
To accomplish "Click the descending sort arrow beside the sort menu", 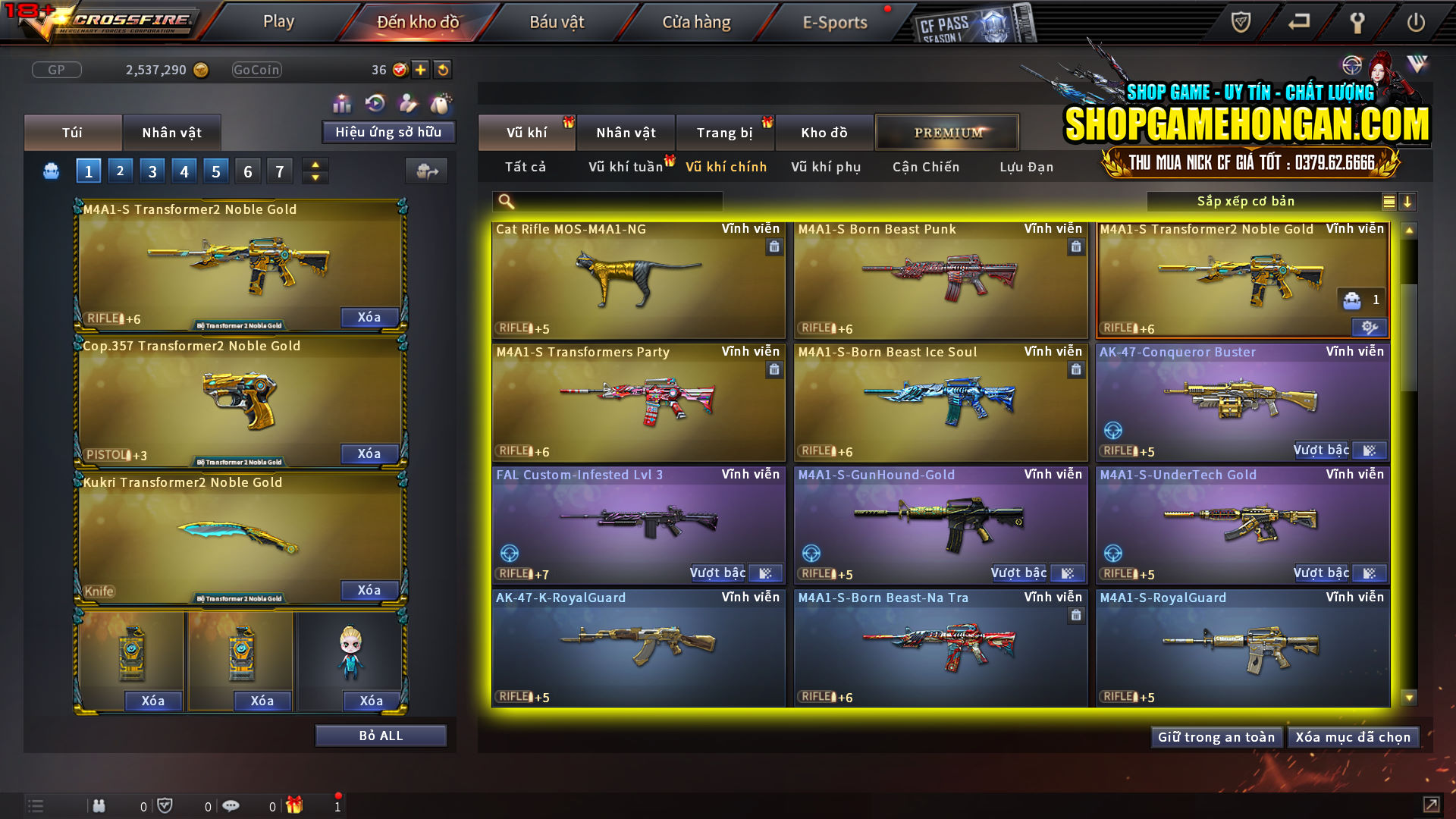I will 1409,201.
